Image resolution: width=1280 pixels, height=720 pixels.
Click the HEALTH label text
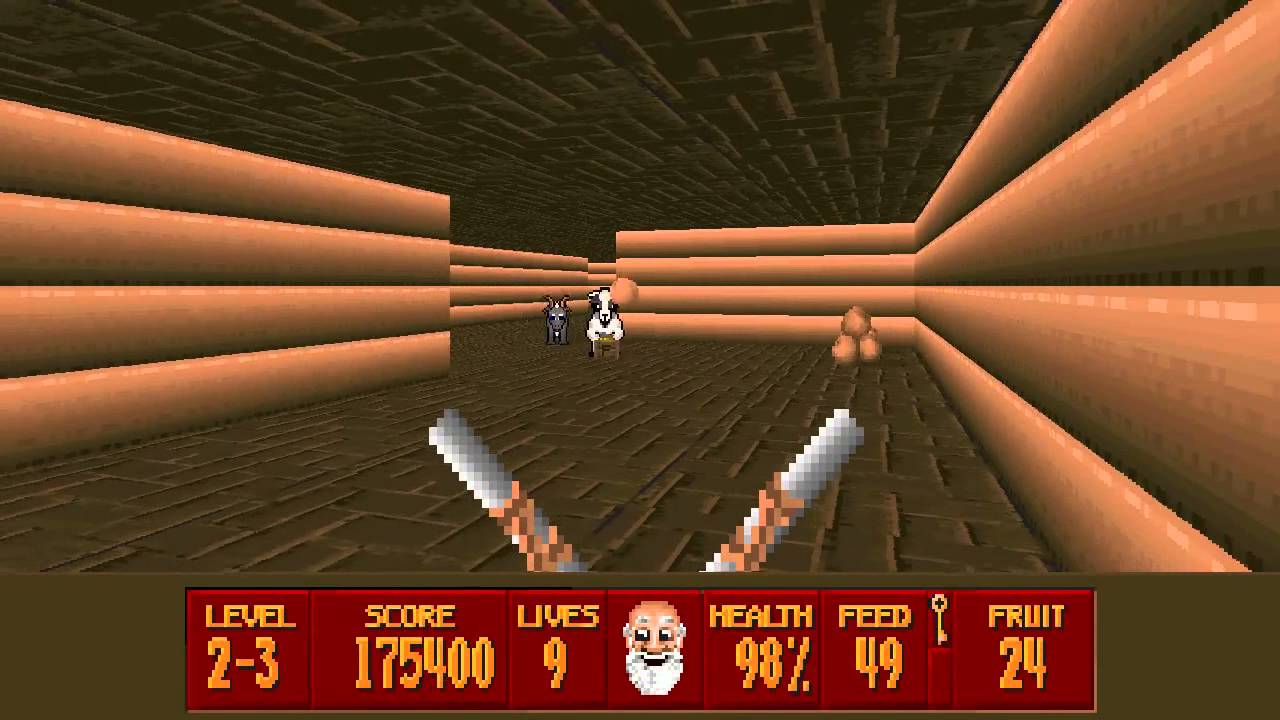[x=764, y=614]
